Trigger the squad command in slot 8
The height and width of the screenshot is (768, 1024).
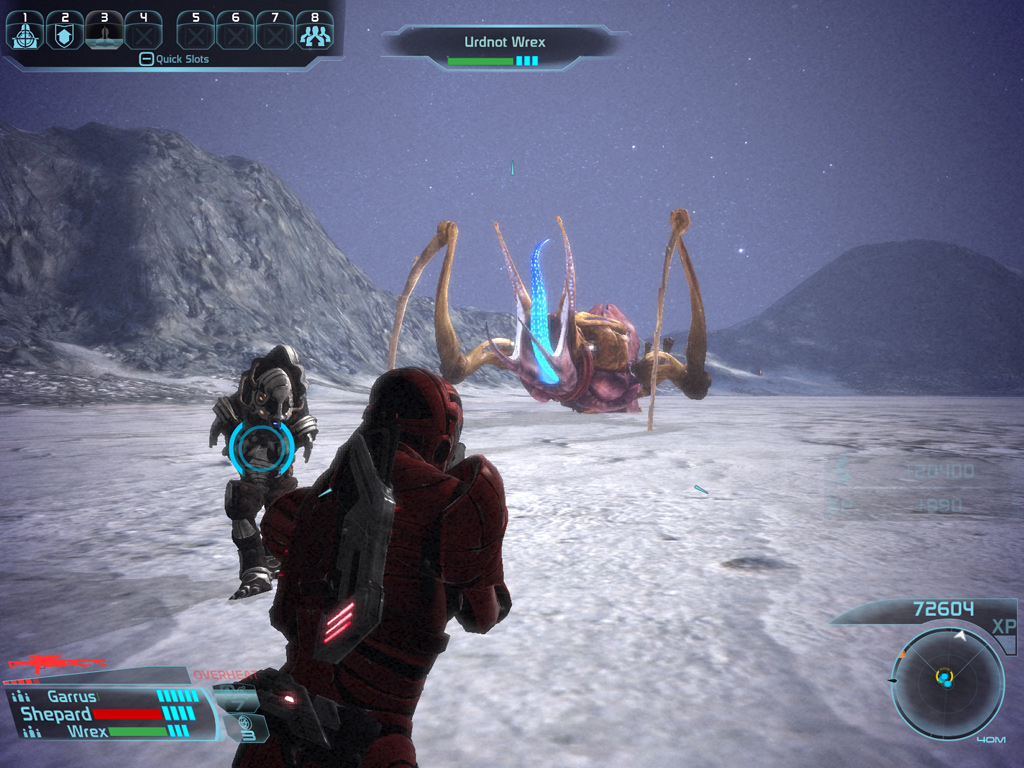(x=315, y=31)
